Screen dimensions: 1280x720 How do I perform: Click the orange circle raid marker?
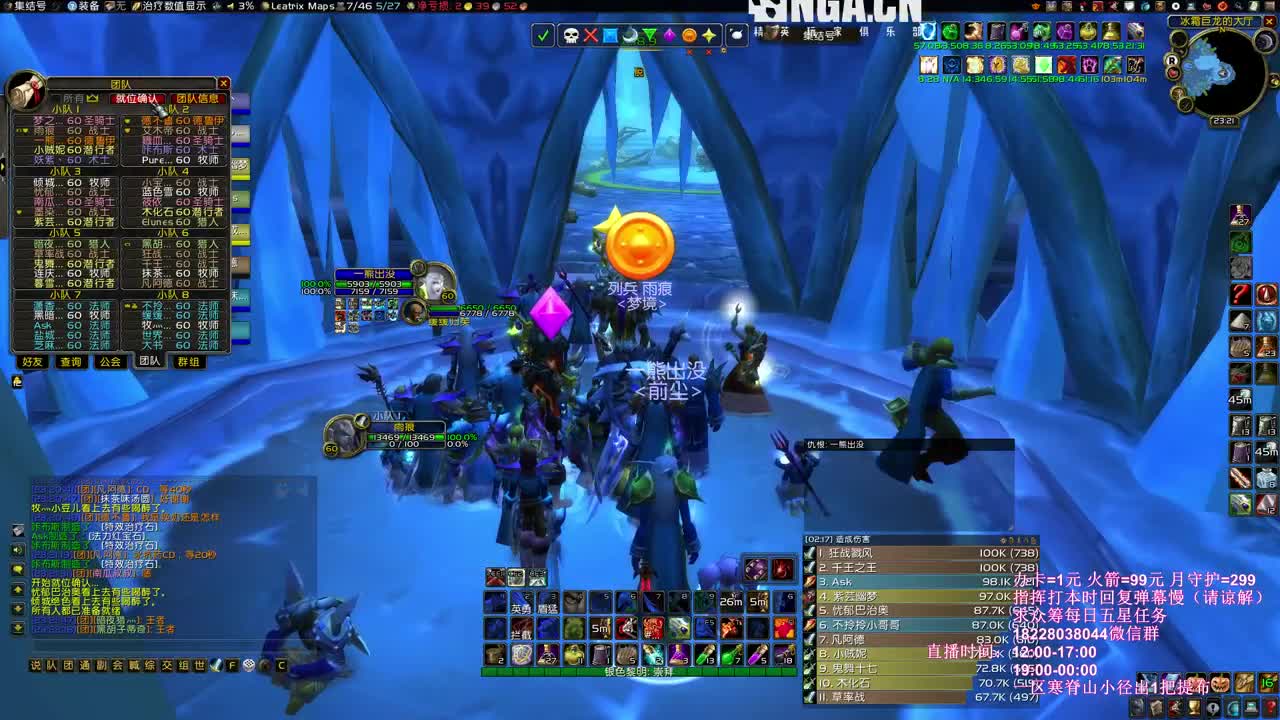[687, 34]
